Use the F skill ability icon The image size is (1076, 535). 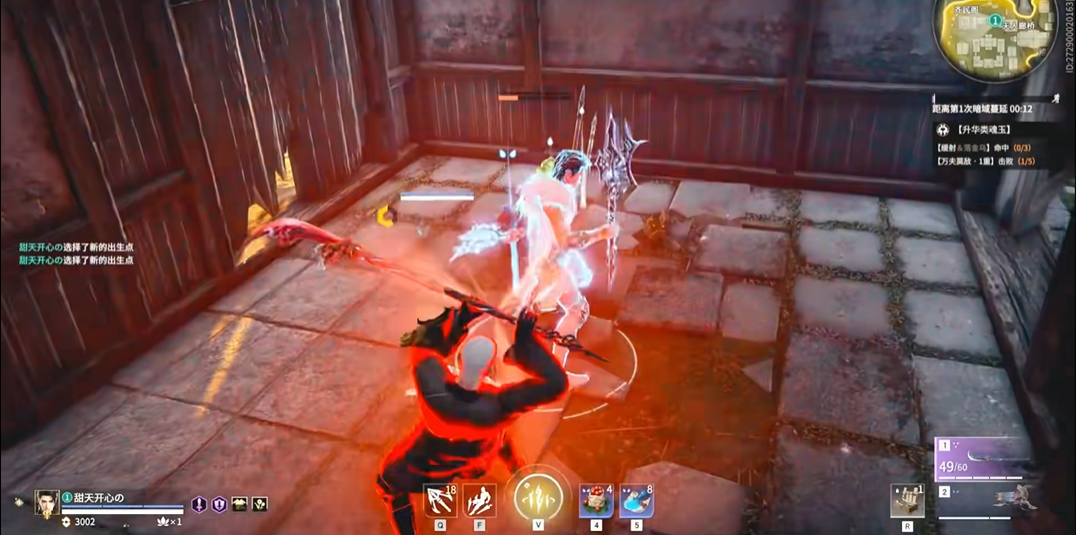pyautogui.click(x=480, y=499)
